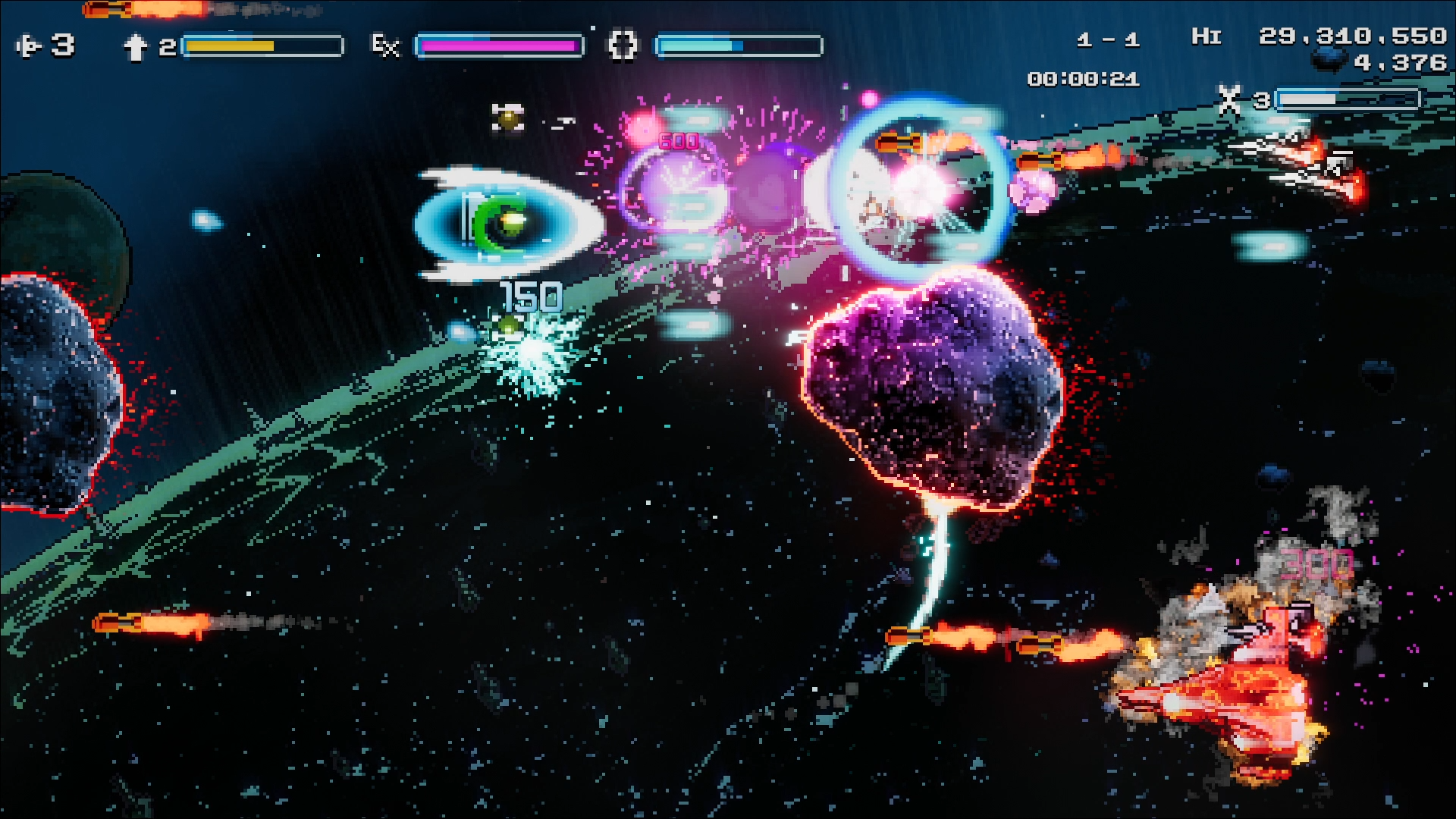Click the bracket shield icon
This screenshot has width=1456, height=819.
pos(623,45)
